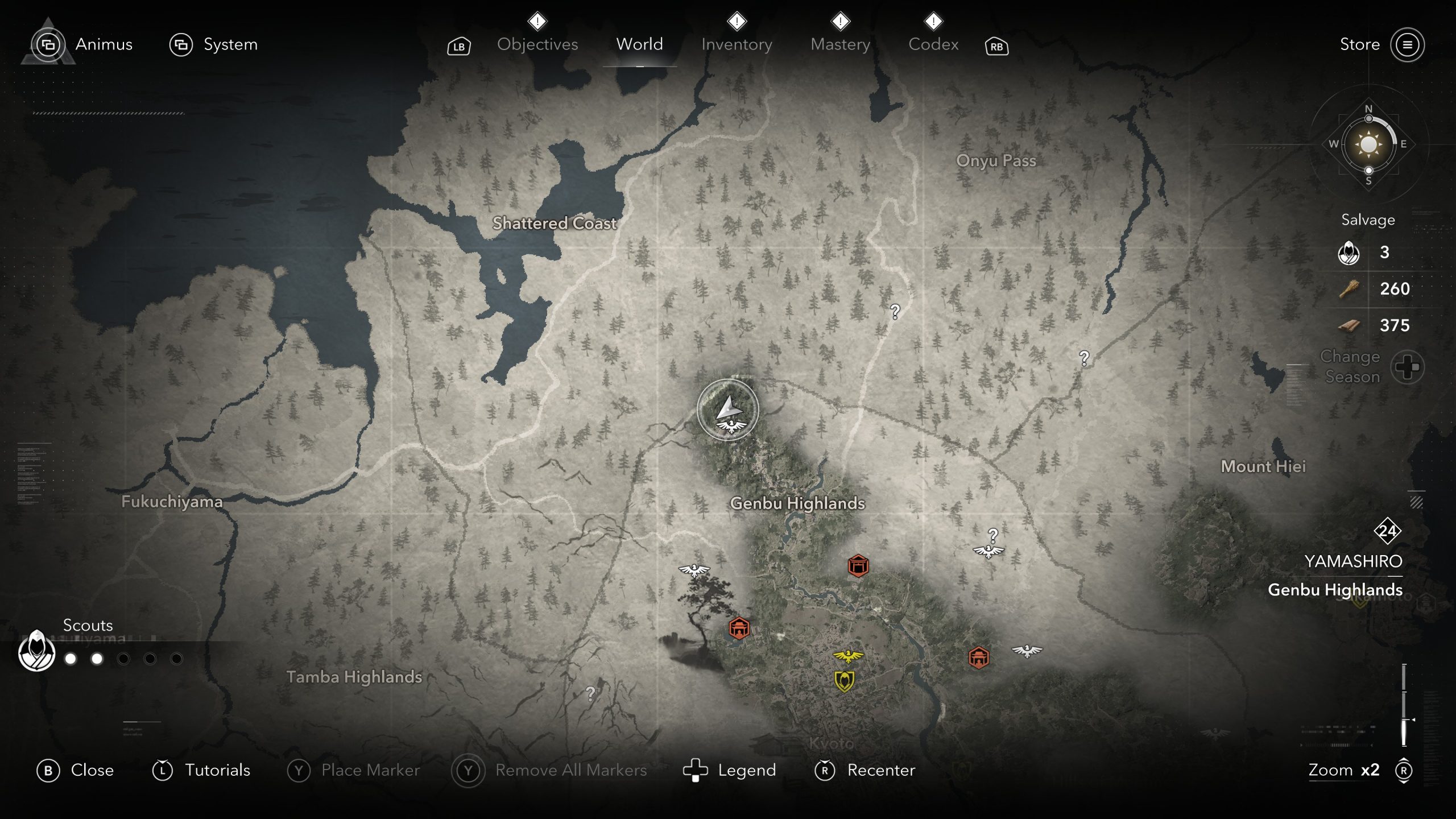
Task: Click the yellow shield hideout marker
Action: 844,681
